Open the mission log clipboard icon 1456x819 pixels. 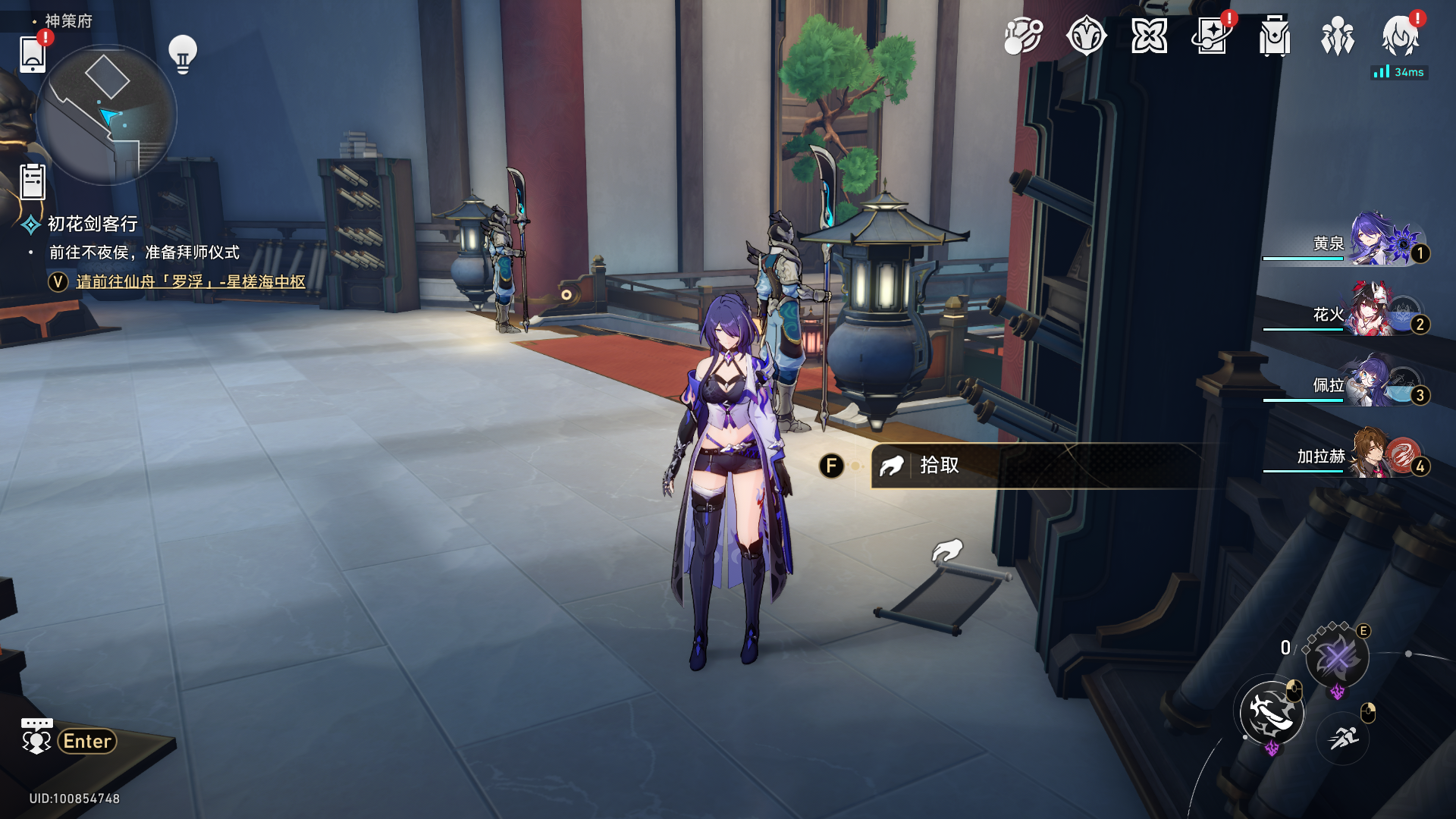pos(33,182)
